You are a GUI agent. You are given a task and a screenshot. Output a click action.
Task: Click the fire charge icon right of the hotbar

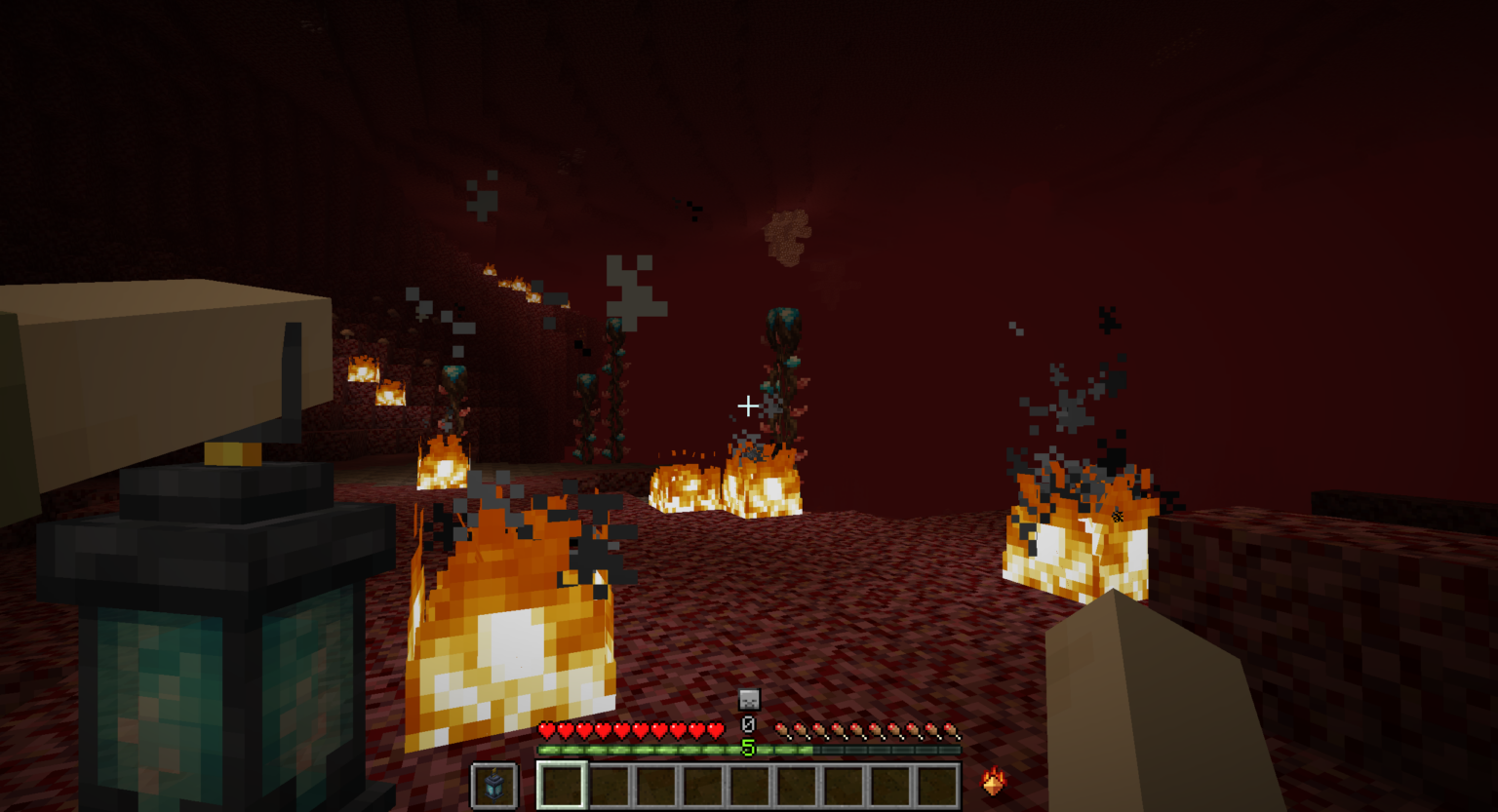click(x=992, y=783)
